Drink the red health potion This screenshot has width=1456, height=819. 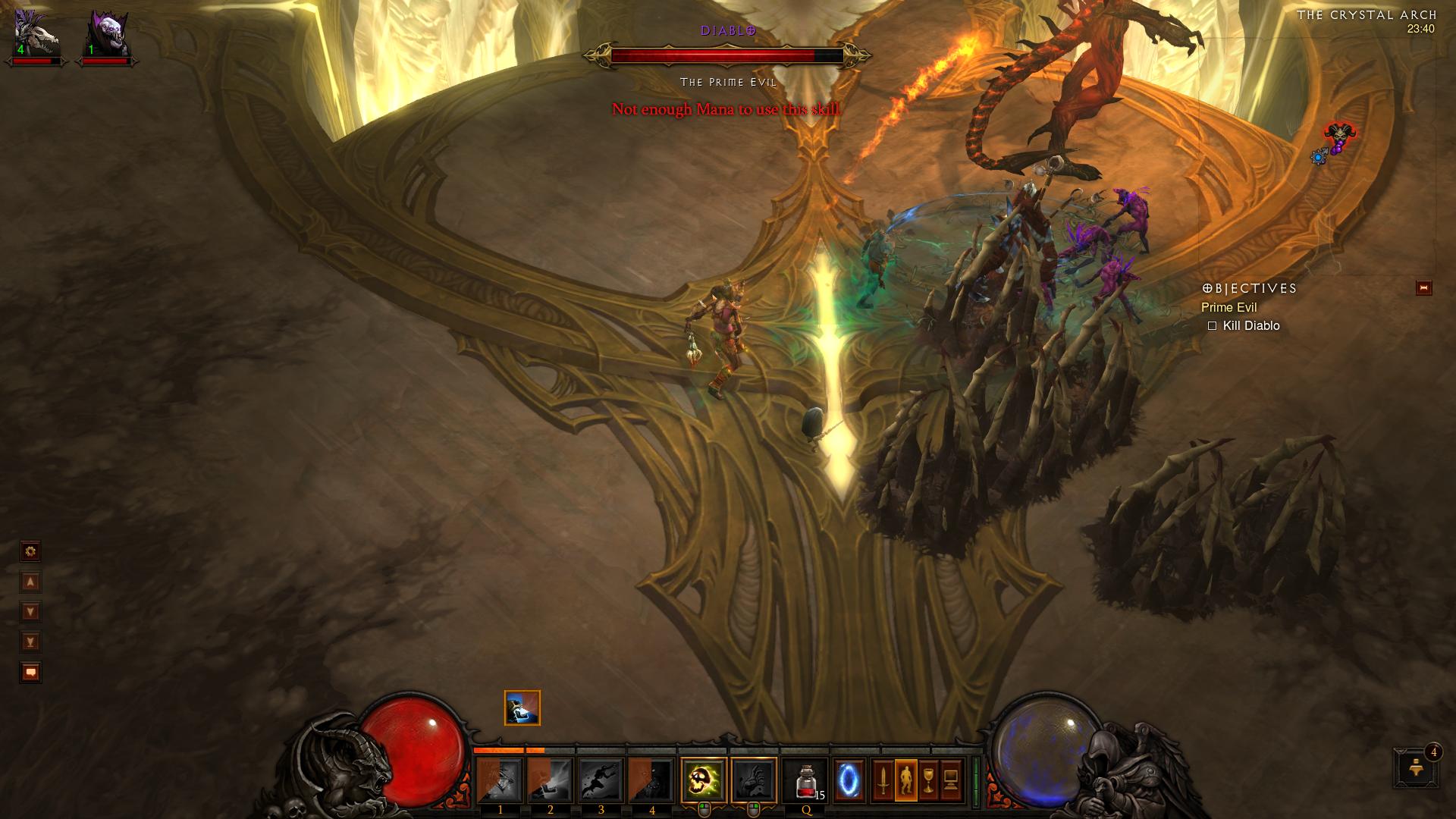tap(806, 780)
